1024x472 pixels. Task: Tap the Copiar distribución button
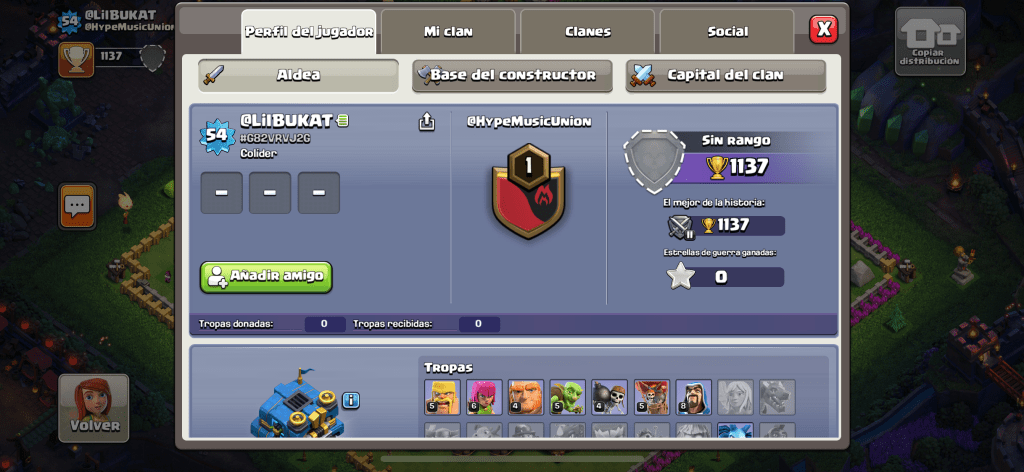[x=929, y=42]
